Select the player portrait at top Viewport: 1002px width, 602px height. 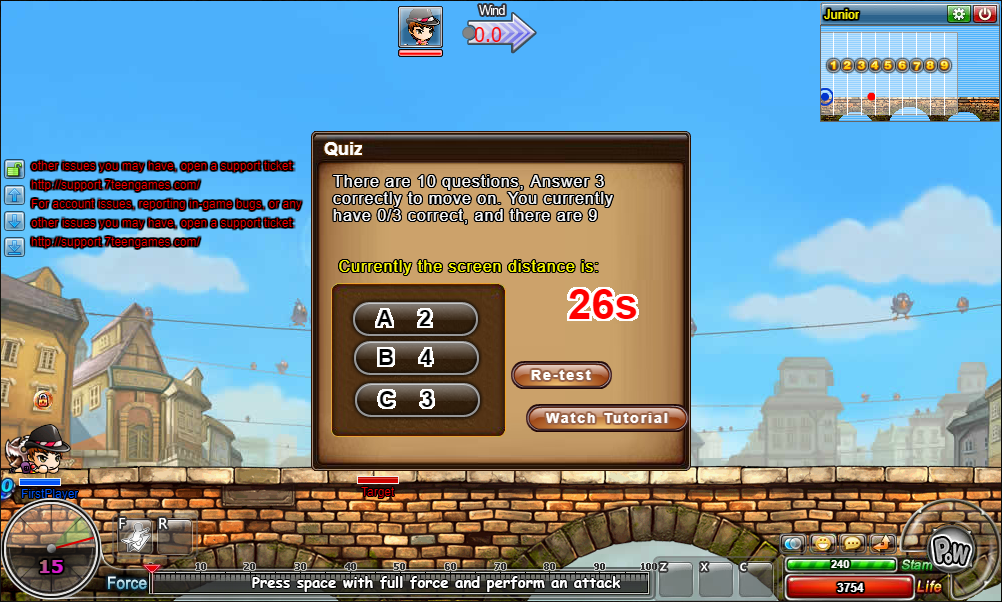pyautogui.click(x=420, y=28)
